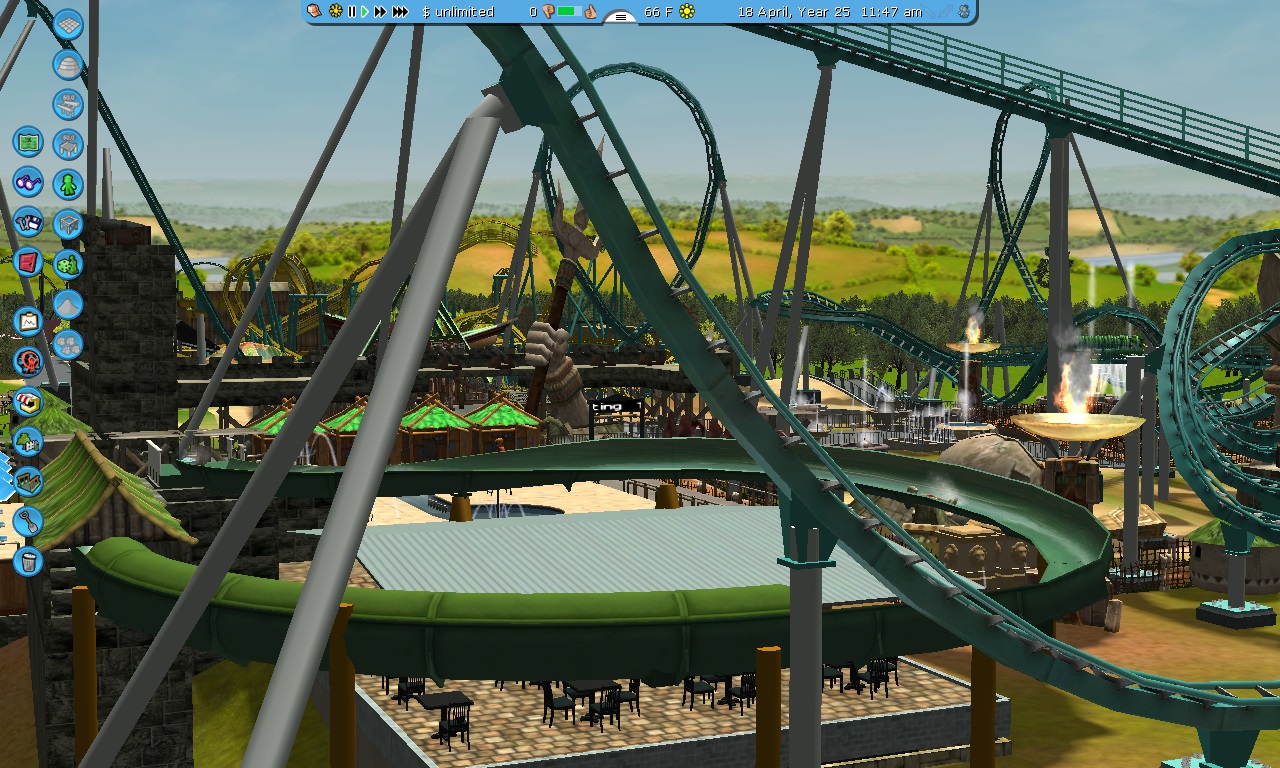Set game speed to normal play

pos(365,12)
